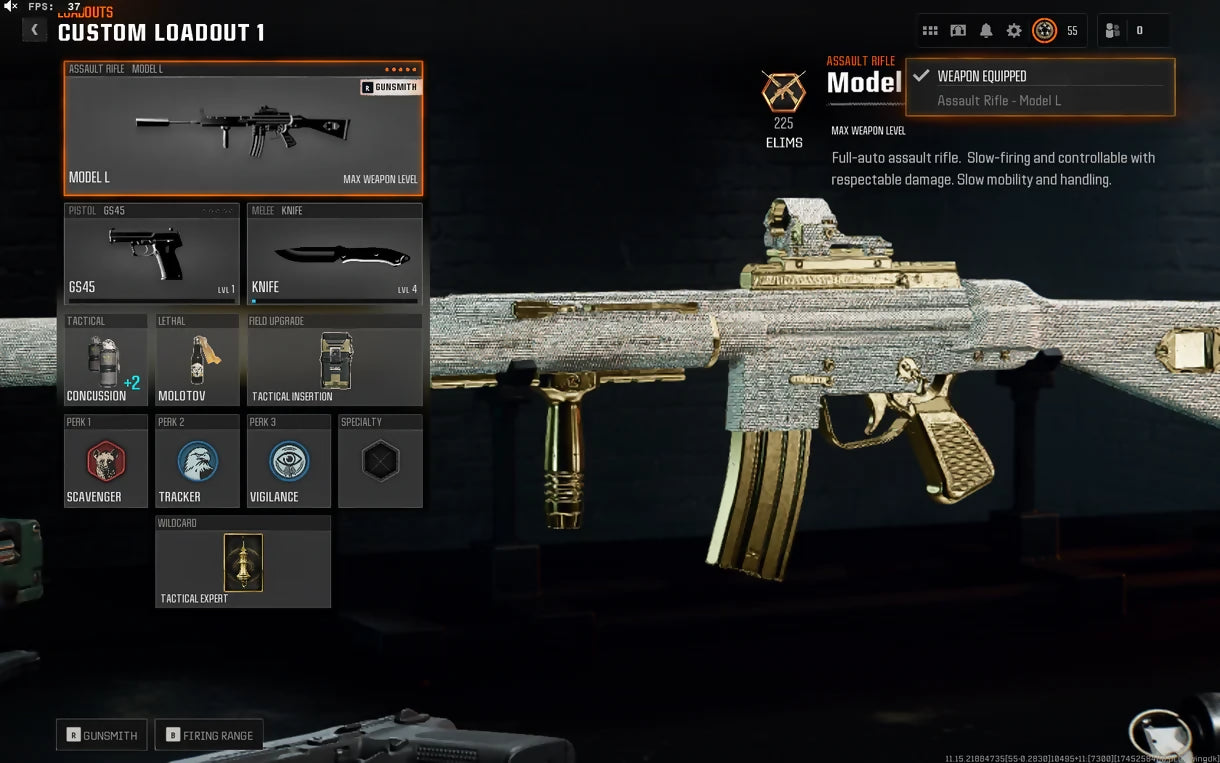Choose the GS45 pistol slot
The height and width of the screenshot is (763, 1220).
(152, 255)
